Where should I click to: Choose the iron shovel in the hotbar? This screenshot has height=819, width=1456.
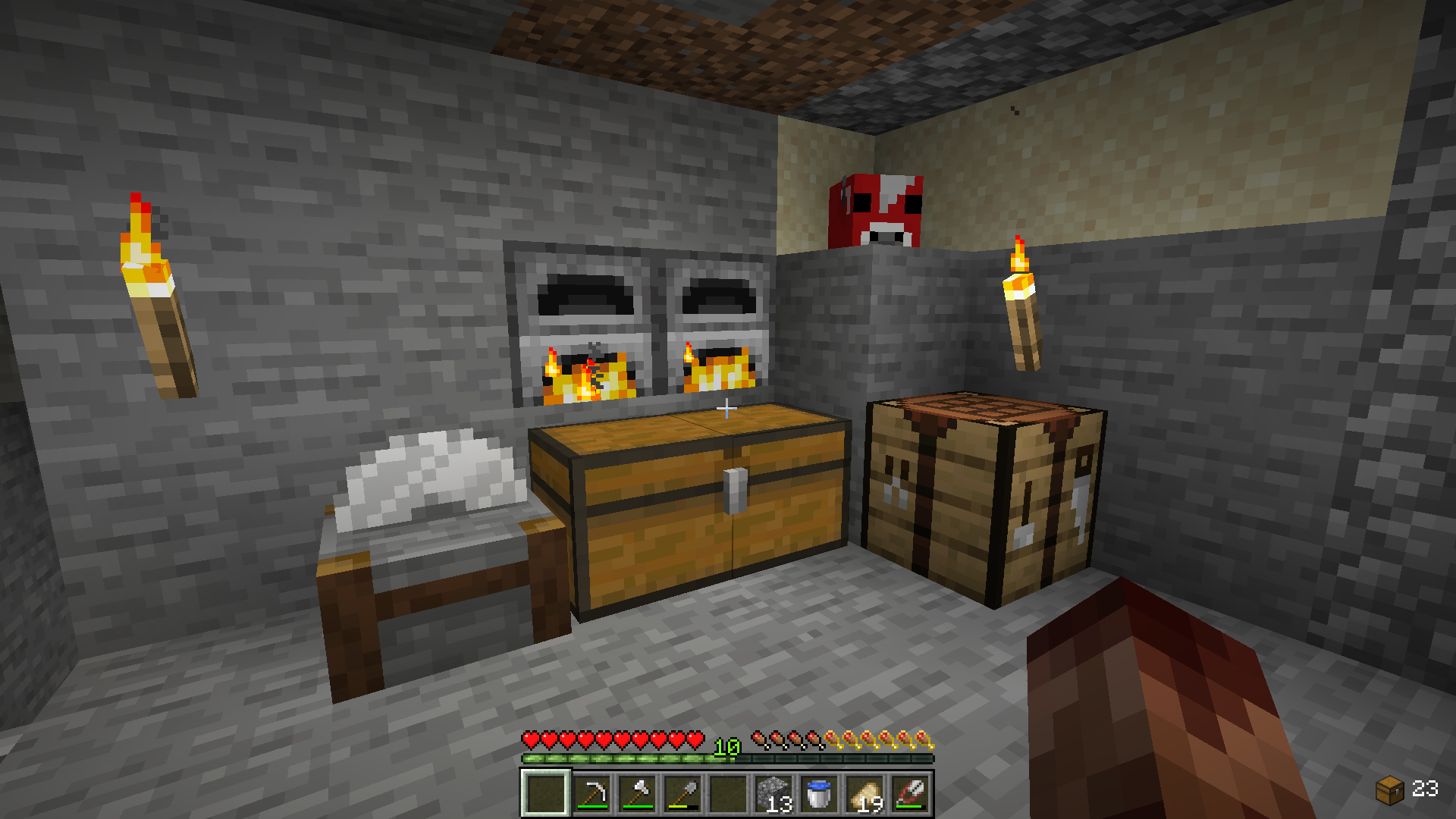coord(682,793)
